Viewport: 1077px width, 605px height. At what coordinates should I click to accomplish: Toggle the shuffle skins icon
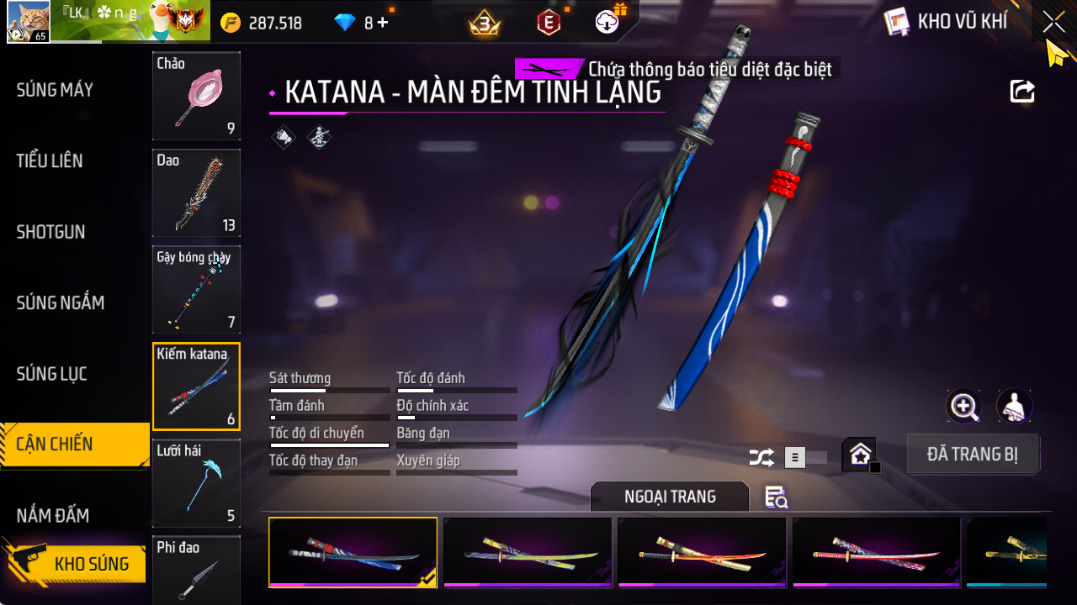761,458
